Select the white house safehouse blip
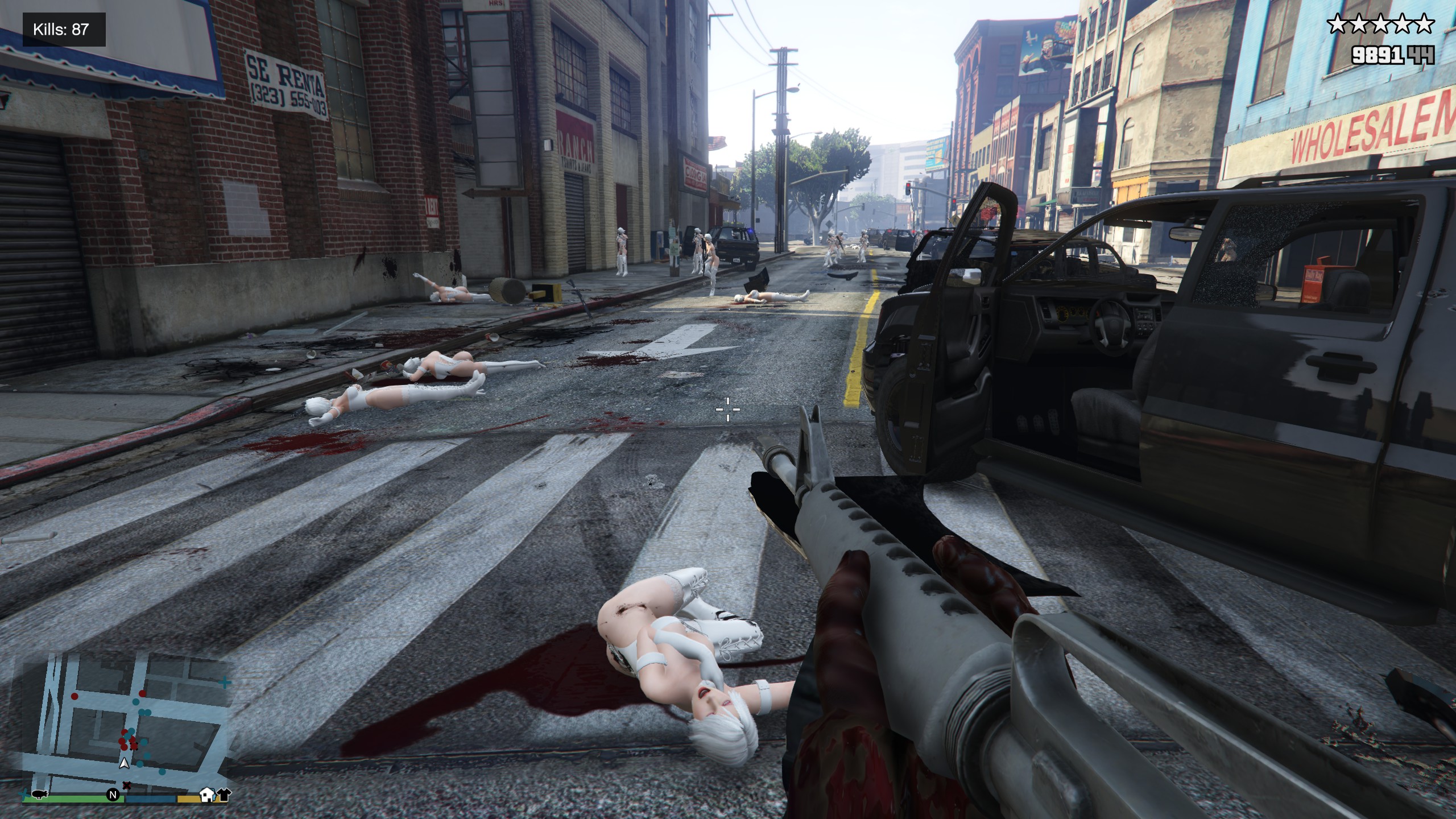The height and width of the screenshot is (819, 1456). (x=207, y=795)
